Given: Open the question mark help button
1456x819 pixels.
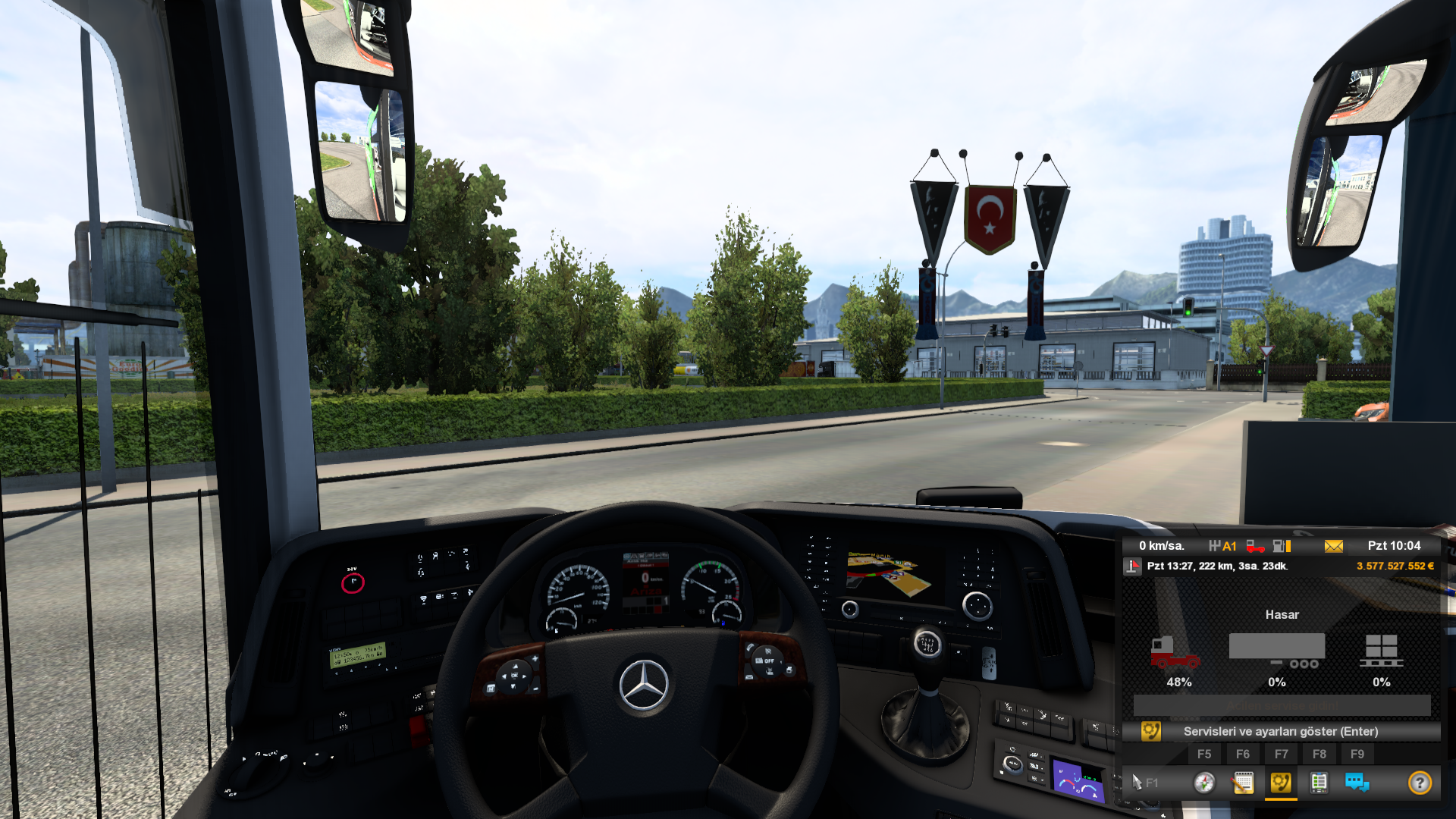Looking at the screenshot, I should pyautogui.click(x=1420, y=782).
